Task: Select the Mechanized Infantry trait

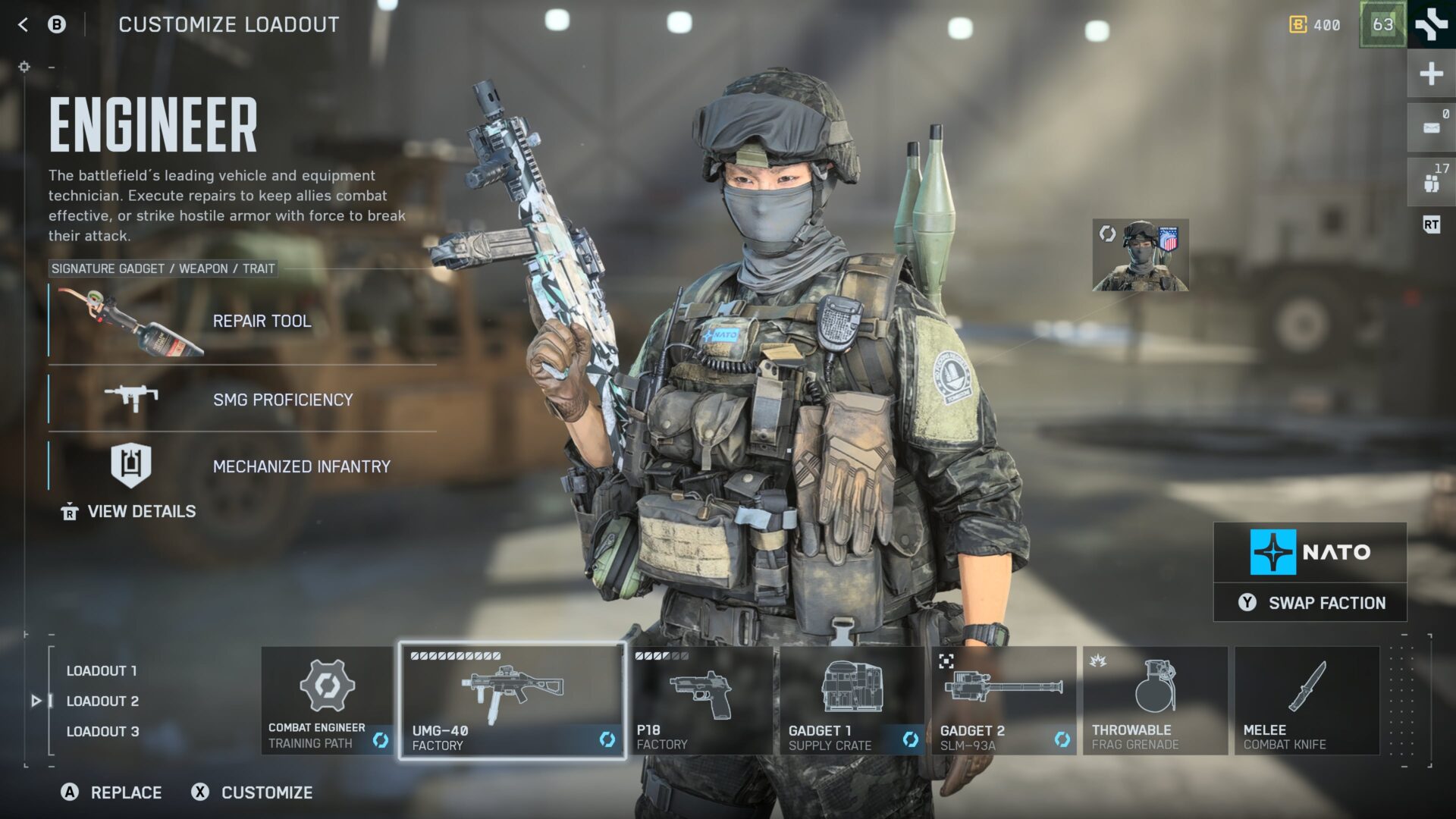Action: click(x=243, y=466)
